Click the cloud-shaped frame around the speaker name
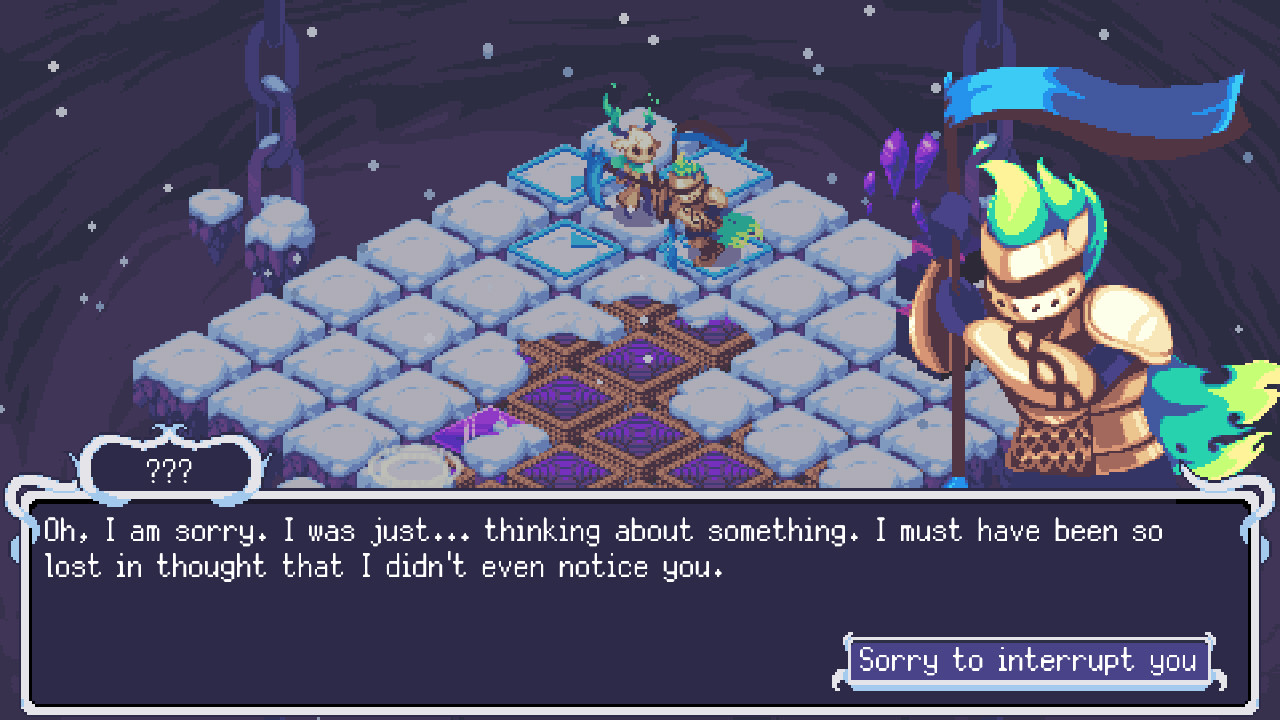The image size is (1280, 720). pyautogui.click(x=172, y=467)
